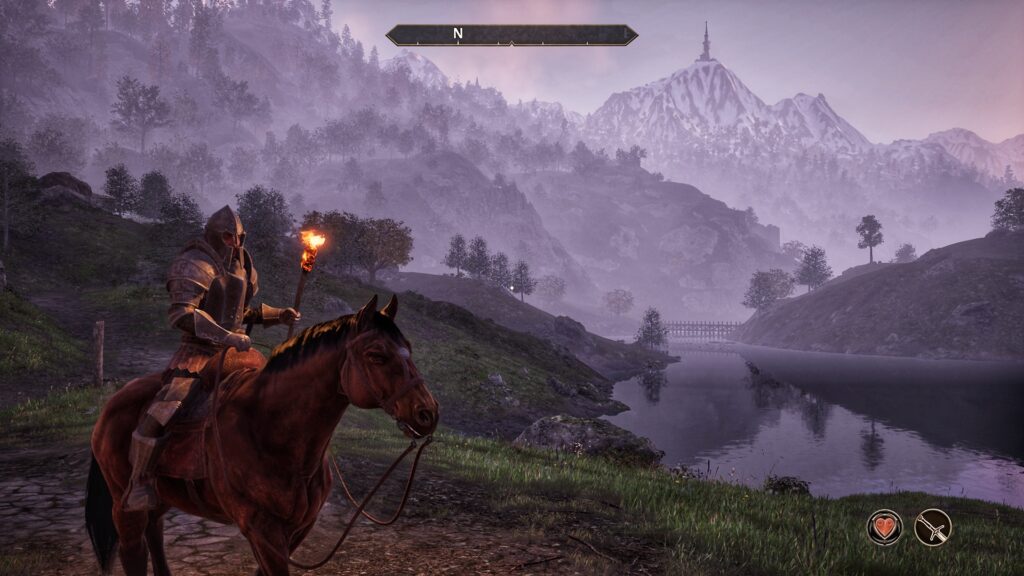This screenshot has width=1024, height=576.
Task: Activate the sword icon in the HUD
Action: click(933, 527)
